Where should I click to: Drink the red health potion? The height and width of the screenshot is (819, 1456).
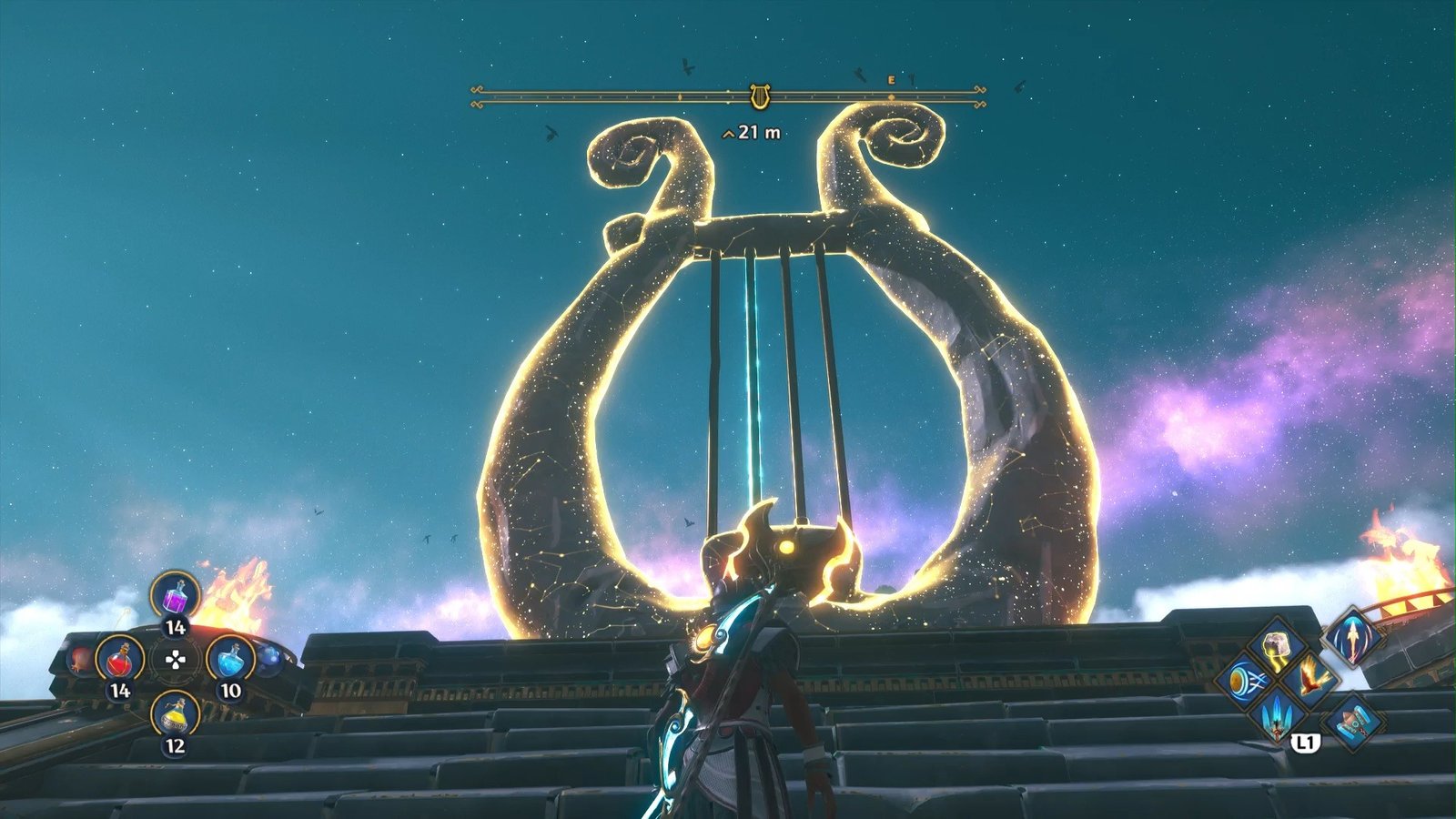(x=120, y=658)
